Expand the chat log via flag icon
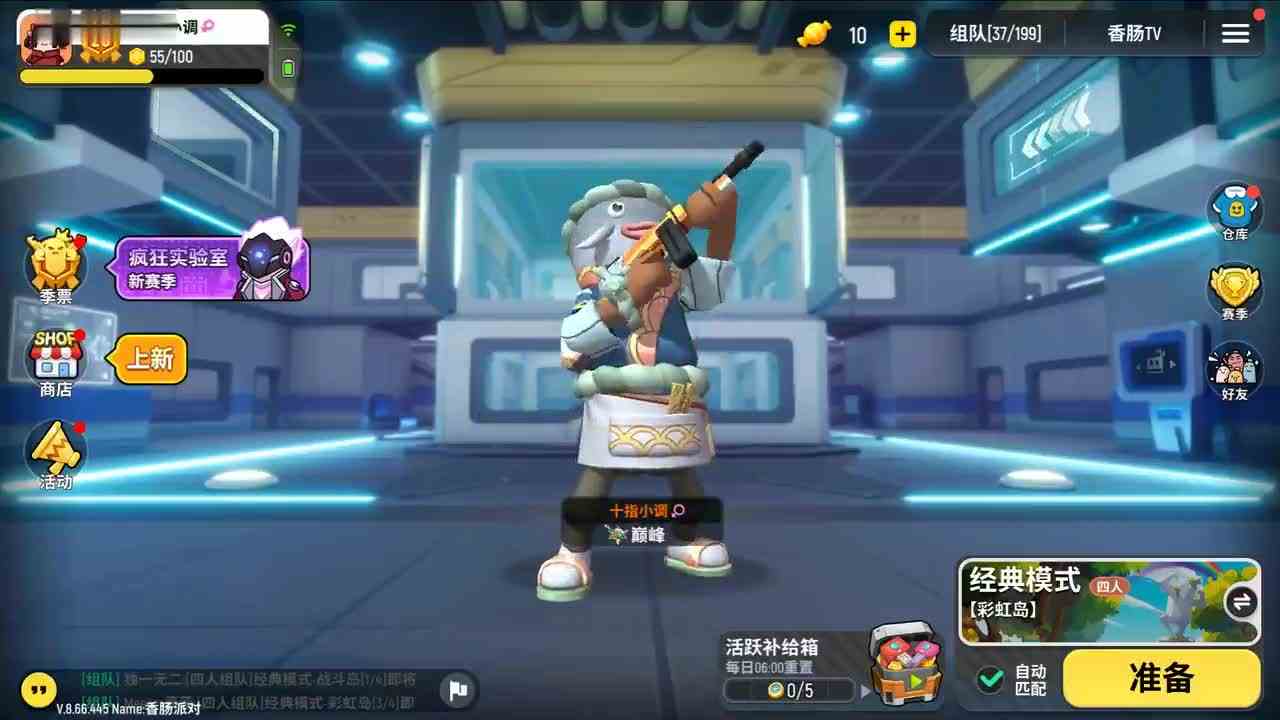Image resolution: width=1280 pixels, height=720 pixels. pos(457,690)
